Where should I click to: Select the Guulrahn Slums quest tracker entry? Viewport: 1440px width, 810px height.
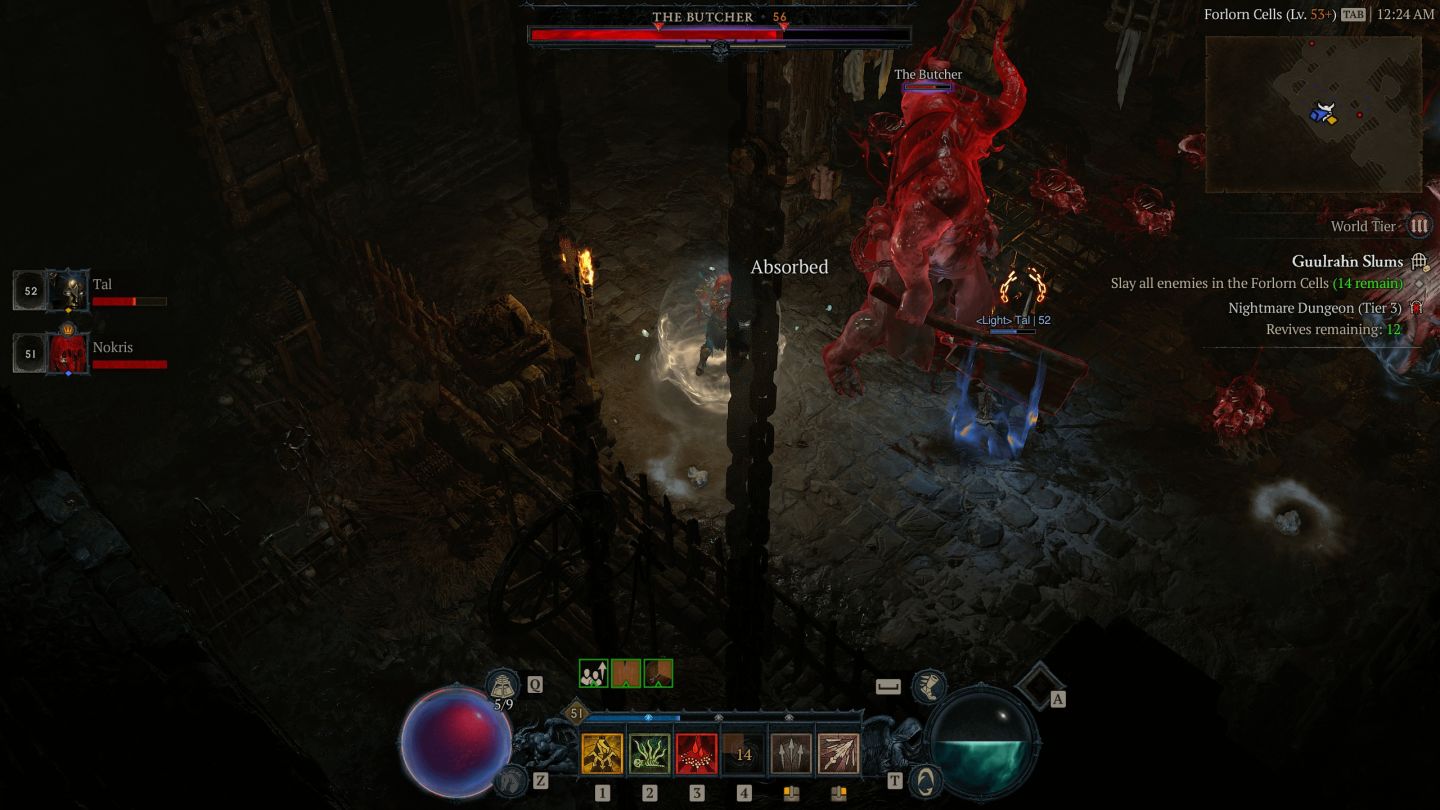tap(1347, 261)
